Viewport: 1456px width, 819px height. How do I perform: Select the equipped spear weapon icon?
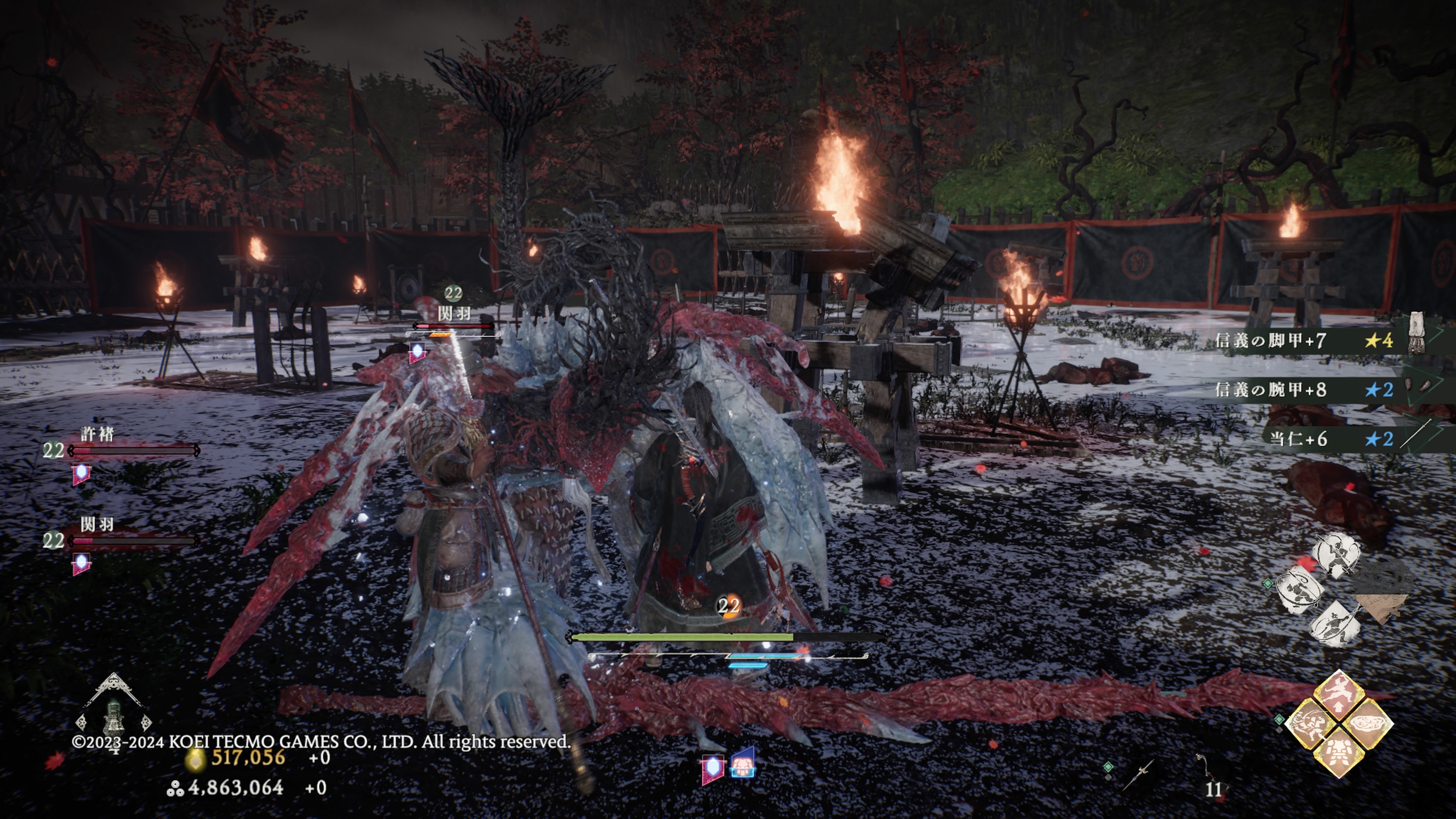point(1139,774)
